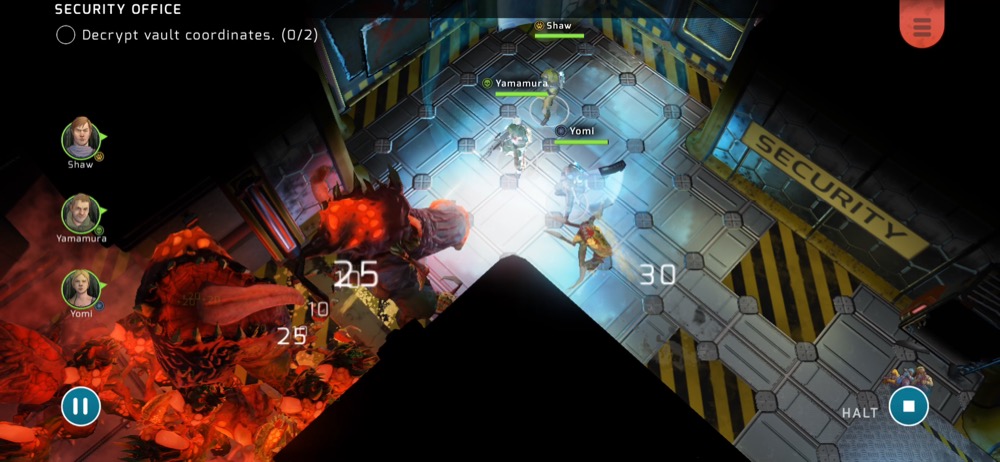Select Shaw's squad portrait
1000x462 pixels.
point(81,139)
